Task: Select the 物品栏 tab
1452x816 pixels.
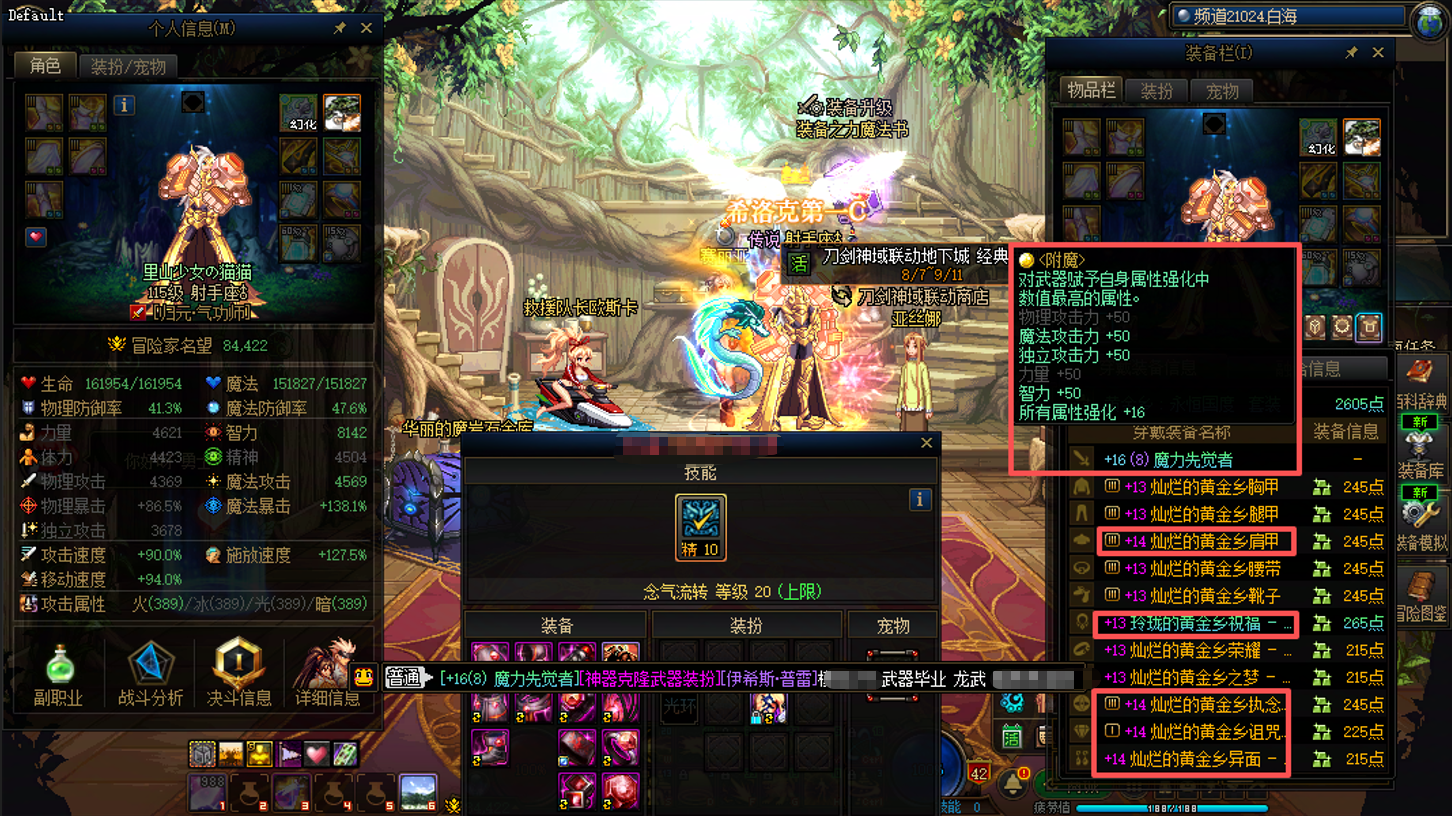Action: 1091,90
